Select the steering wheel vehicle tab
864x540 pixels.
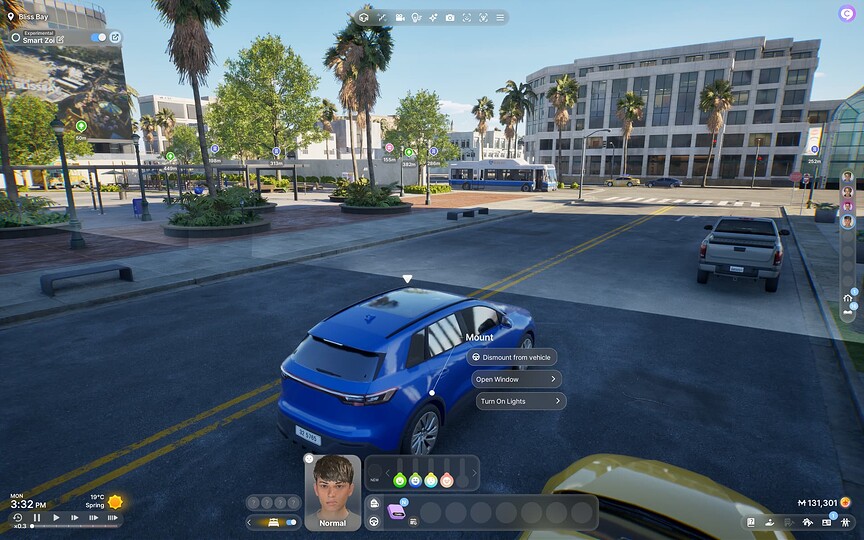click(x=374, y=521)
